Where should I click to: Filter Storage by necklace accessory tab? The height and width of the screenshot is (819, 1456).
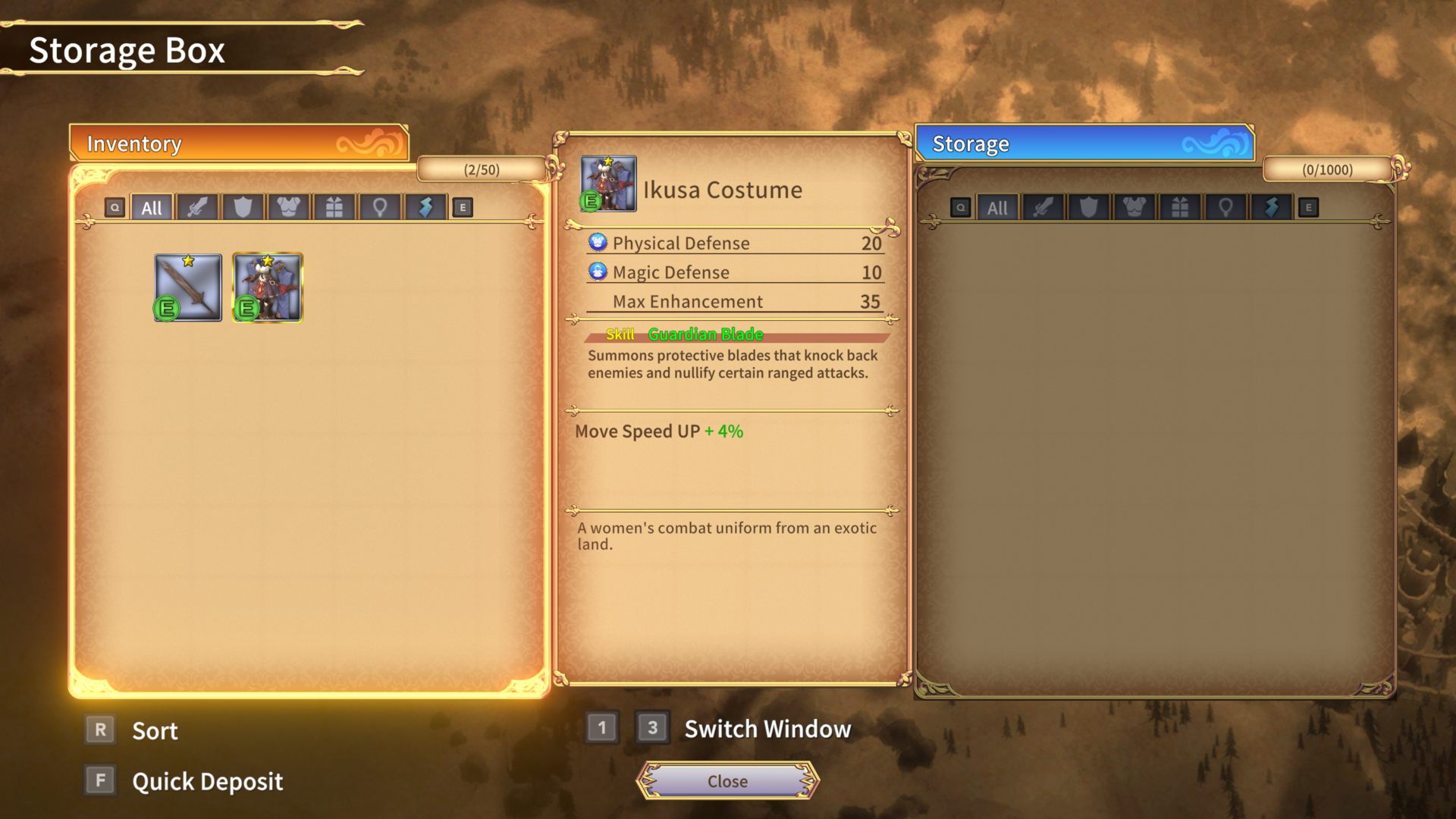(x=1225, y=208)
